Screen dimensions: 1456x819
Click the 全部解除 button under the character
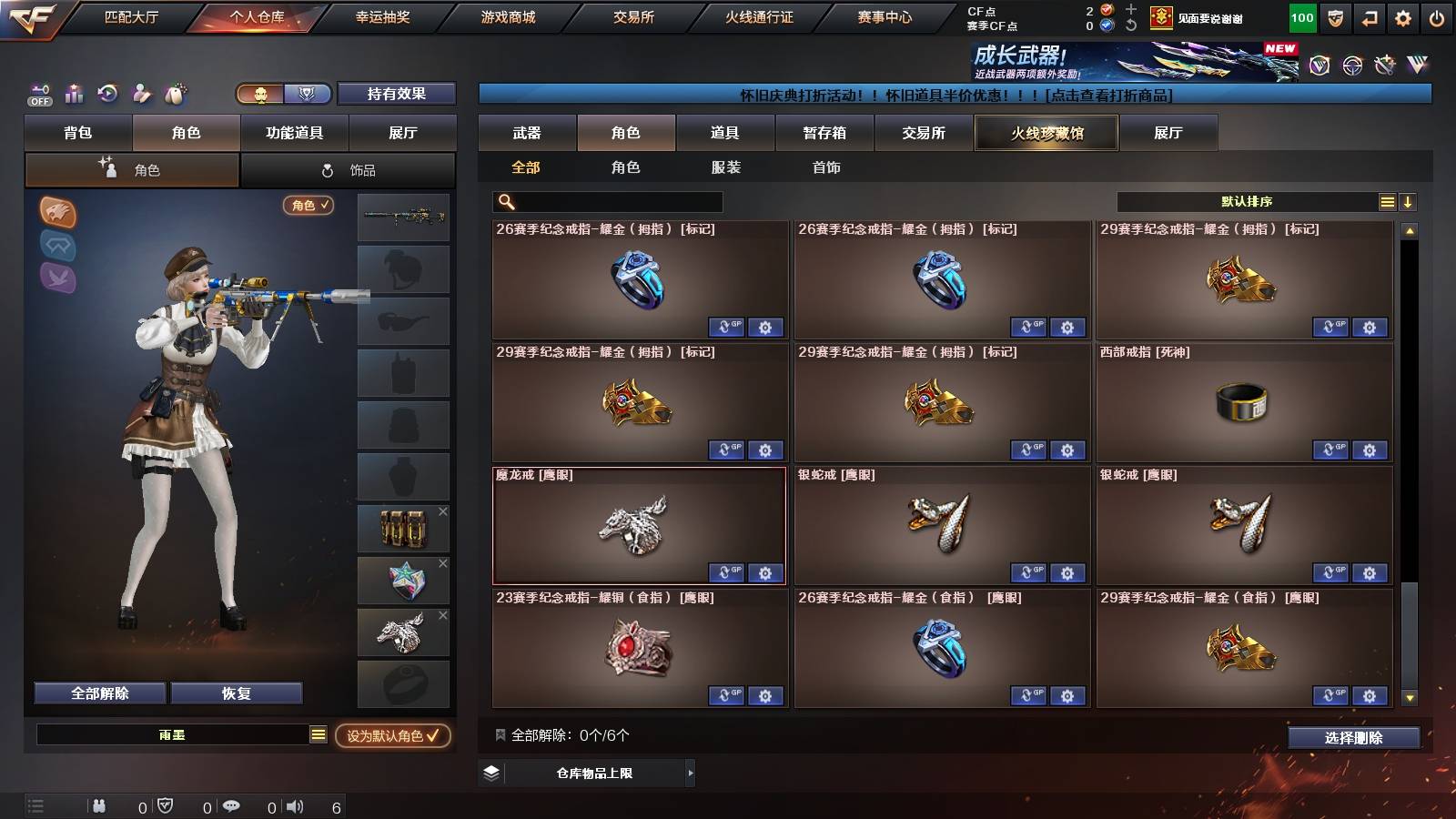point(98,693)
